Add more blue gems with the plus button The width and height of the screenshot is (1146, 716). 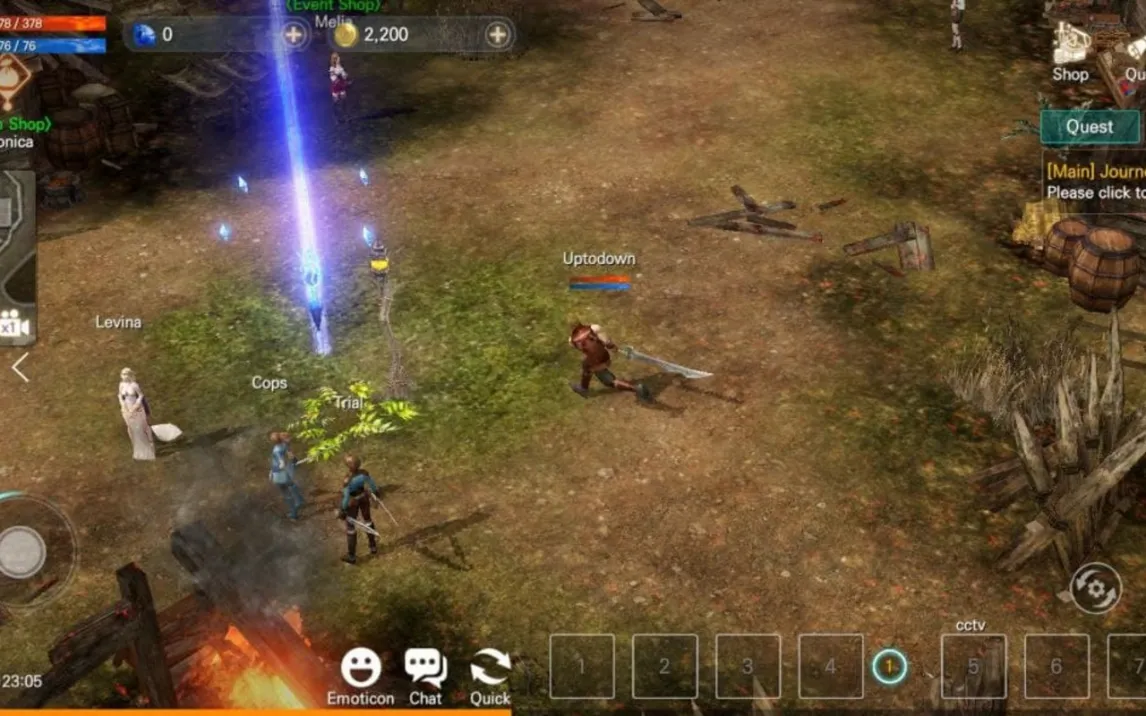pos(293,35)
